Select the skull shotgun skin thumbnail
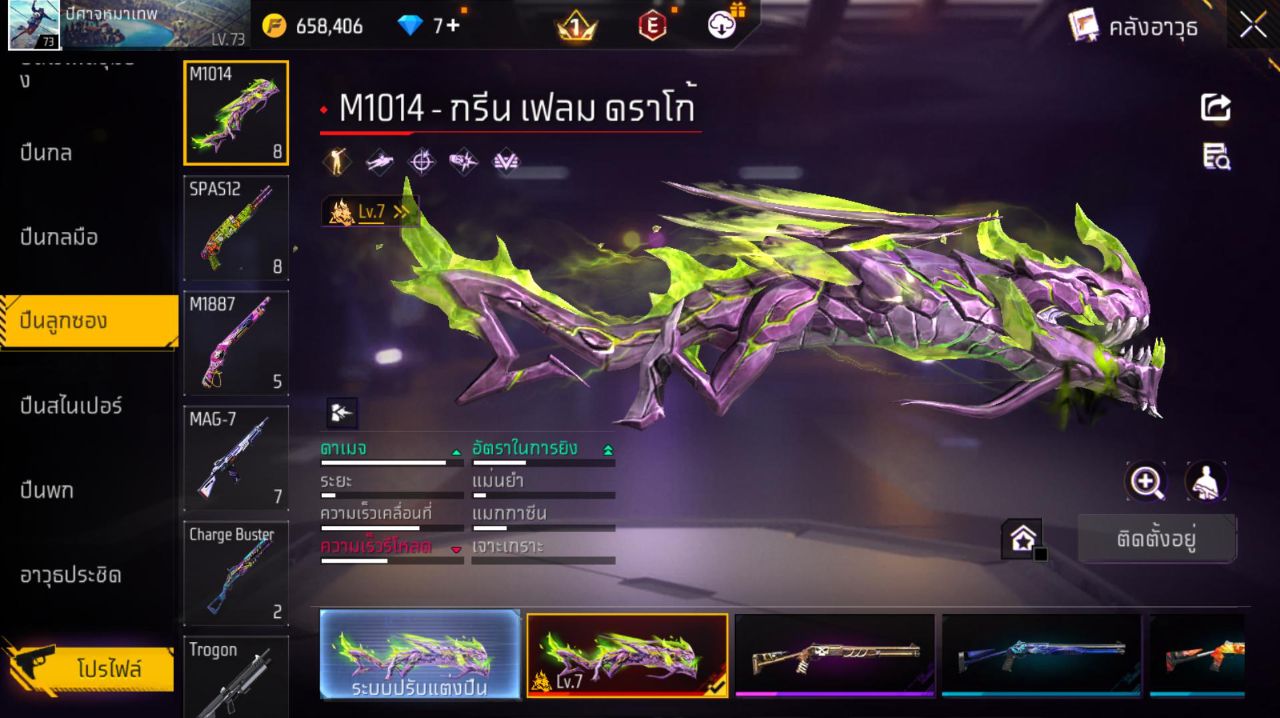Screen dimensions: 1280x718 (835, 654)
